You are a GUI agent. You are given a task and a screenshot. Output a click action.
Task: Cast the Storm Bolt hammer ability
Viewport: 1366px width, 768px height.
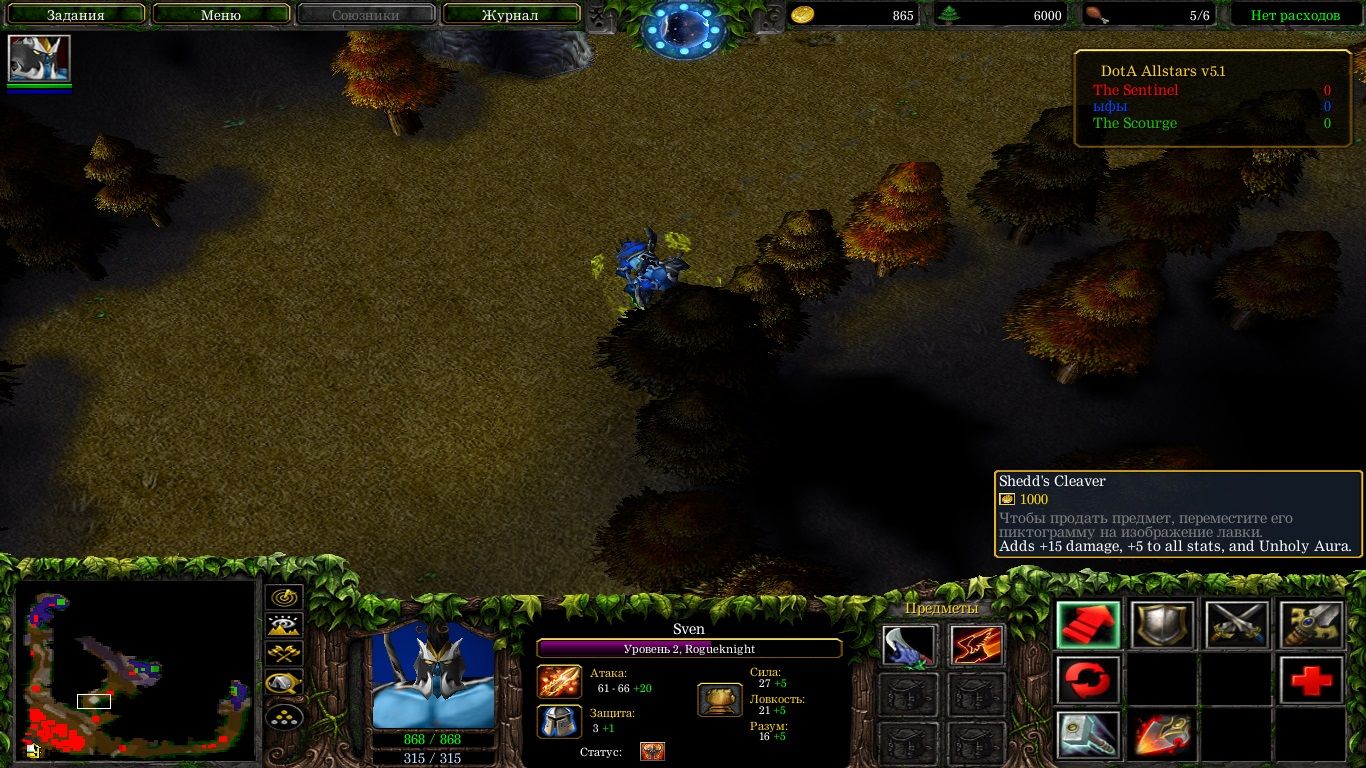(1088, 735)
